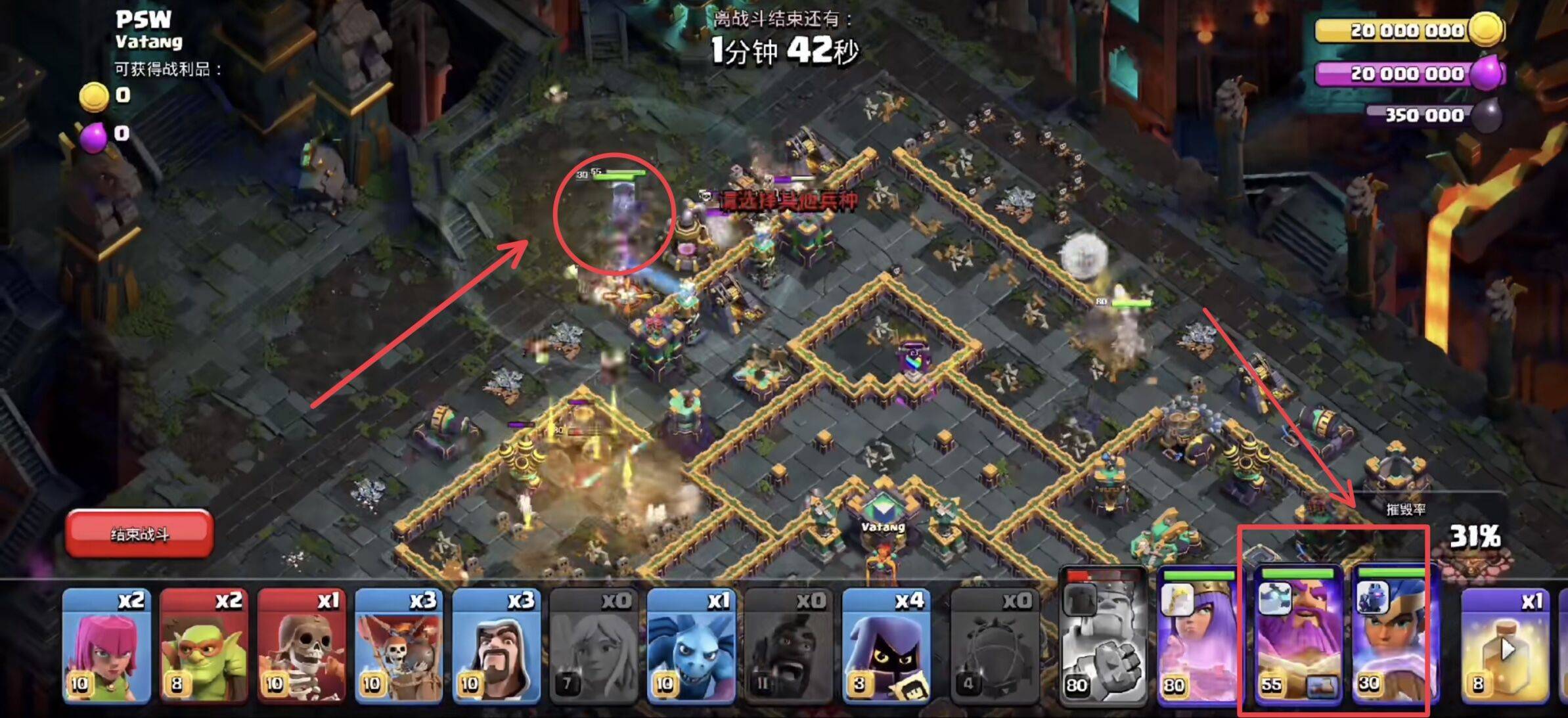The height and width of the screenshot is (718, 1568).
Task: Choose the blue Minion troop card
Action: 690,646
